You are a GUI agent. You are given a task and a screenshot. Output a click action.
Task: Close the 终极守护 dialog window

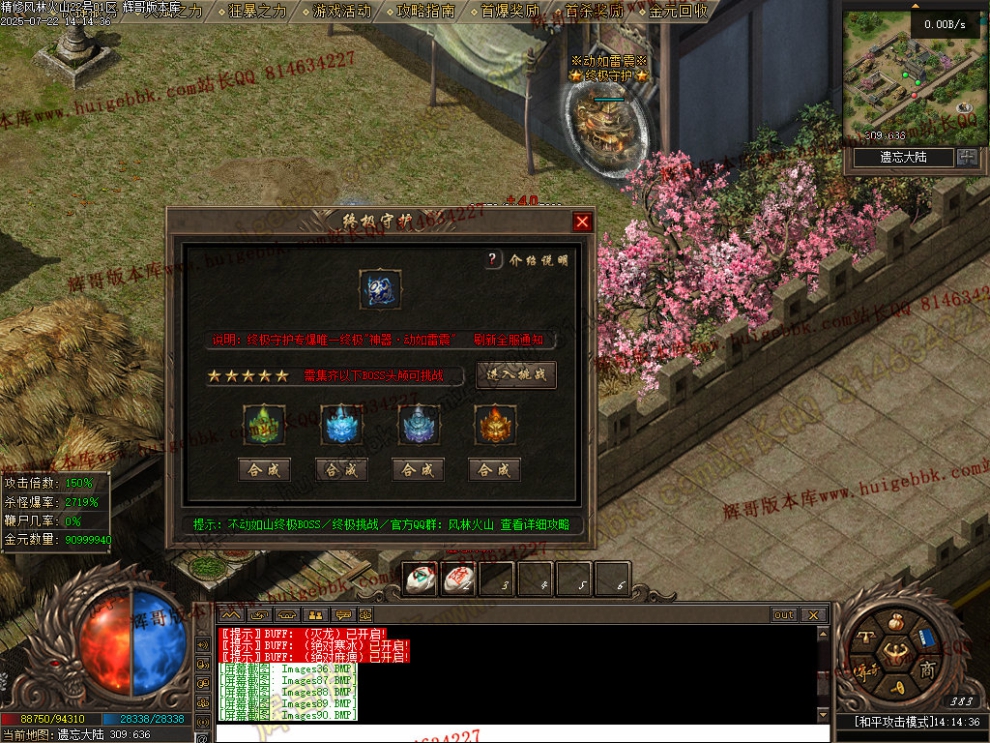point(582,222)
